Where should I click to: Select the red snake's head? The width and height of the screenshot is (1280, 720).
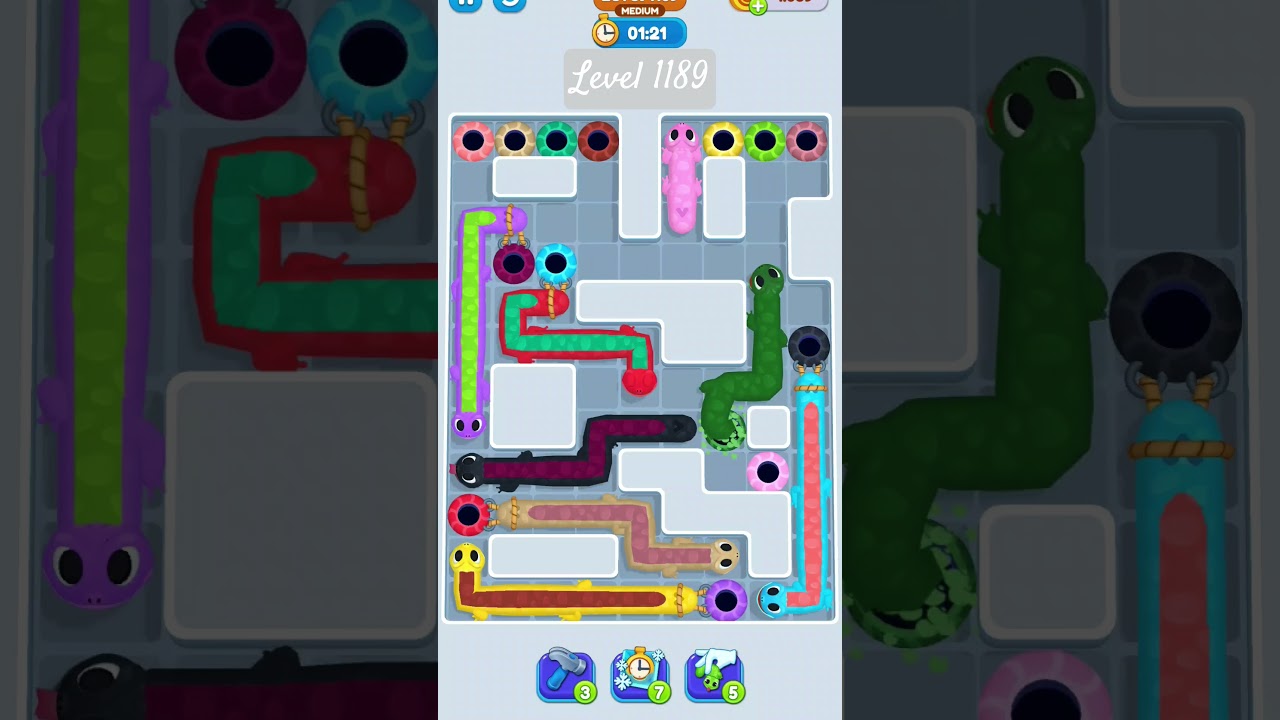[640, 383]
